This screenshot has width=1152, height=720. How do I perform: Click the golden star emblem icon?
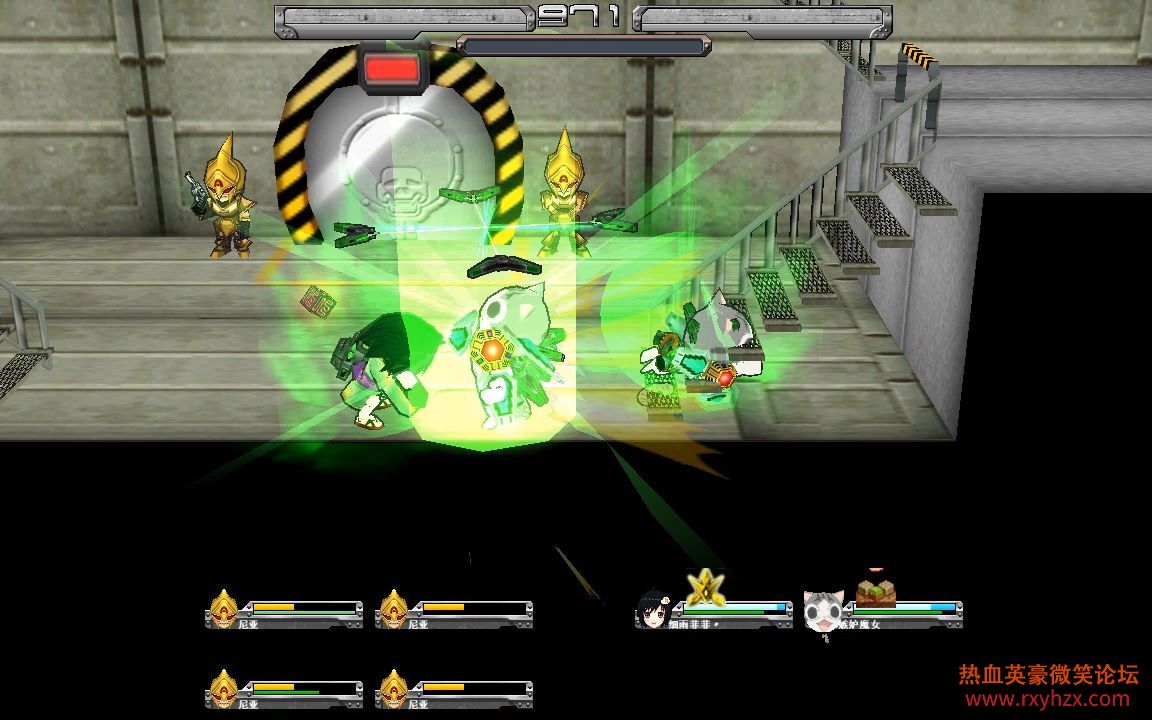tap(705, 586)
